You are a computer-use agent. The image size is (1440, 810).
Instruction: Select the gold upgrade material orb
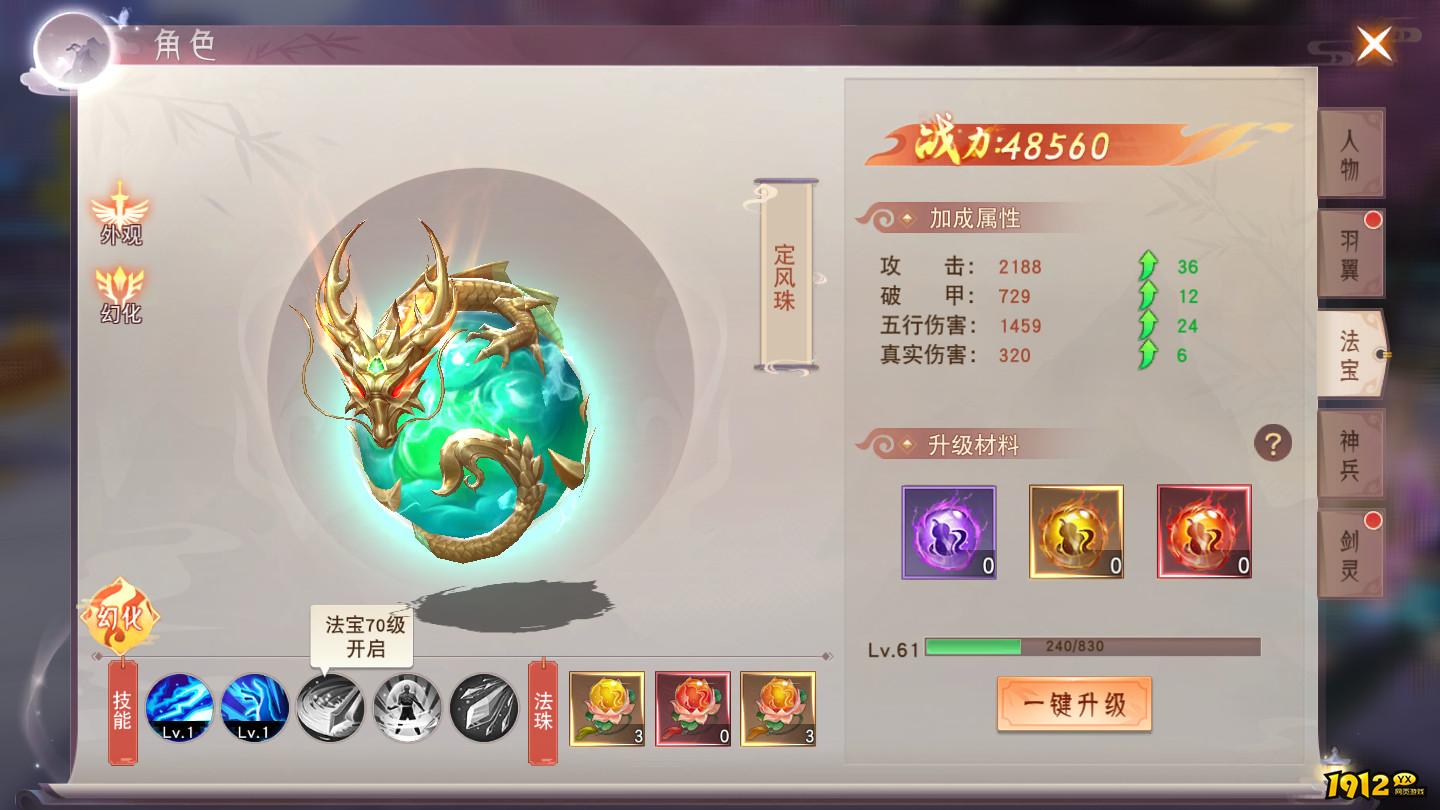point(1076,533)
